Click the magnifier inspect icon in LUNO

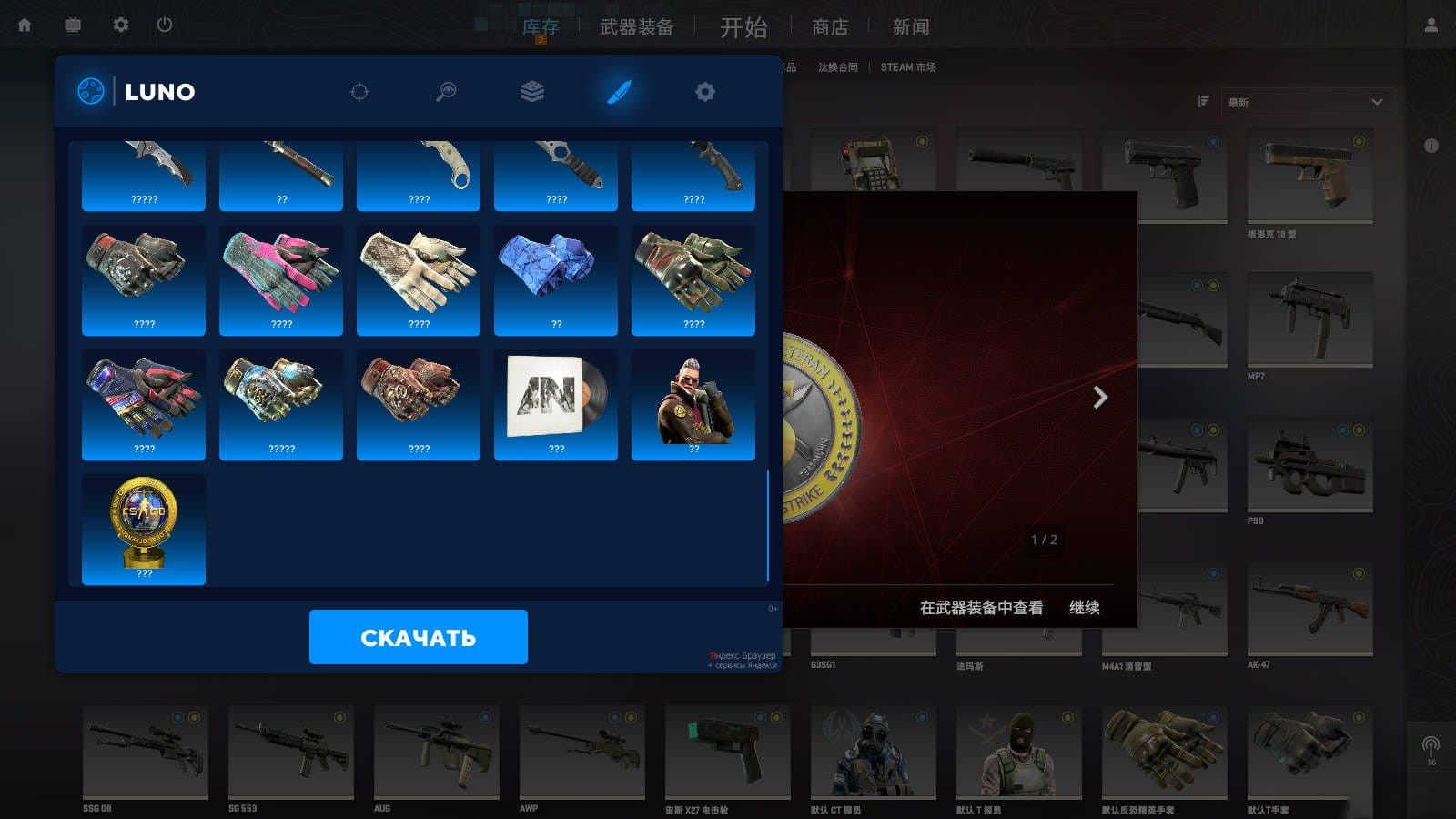445,92
